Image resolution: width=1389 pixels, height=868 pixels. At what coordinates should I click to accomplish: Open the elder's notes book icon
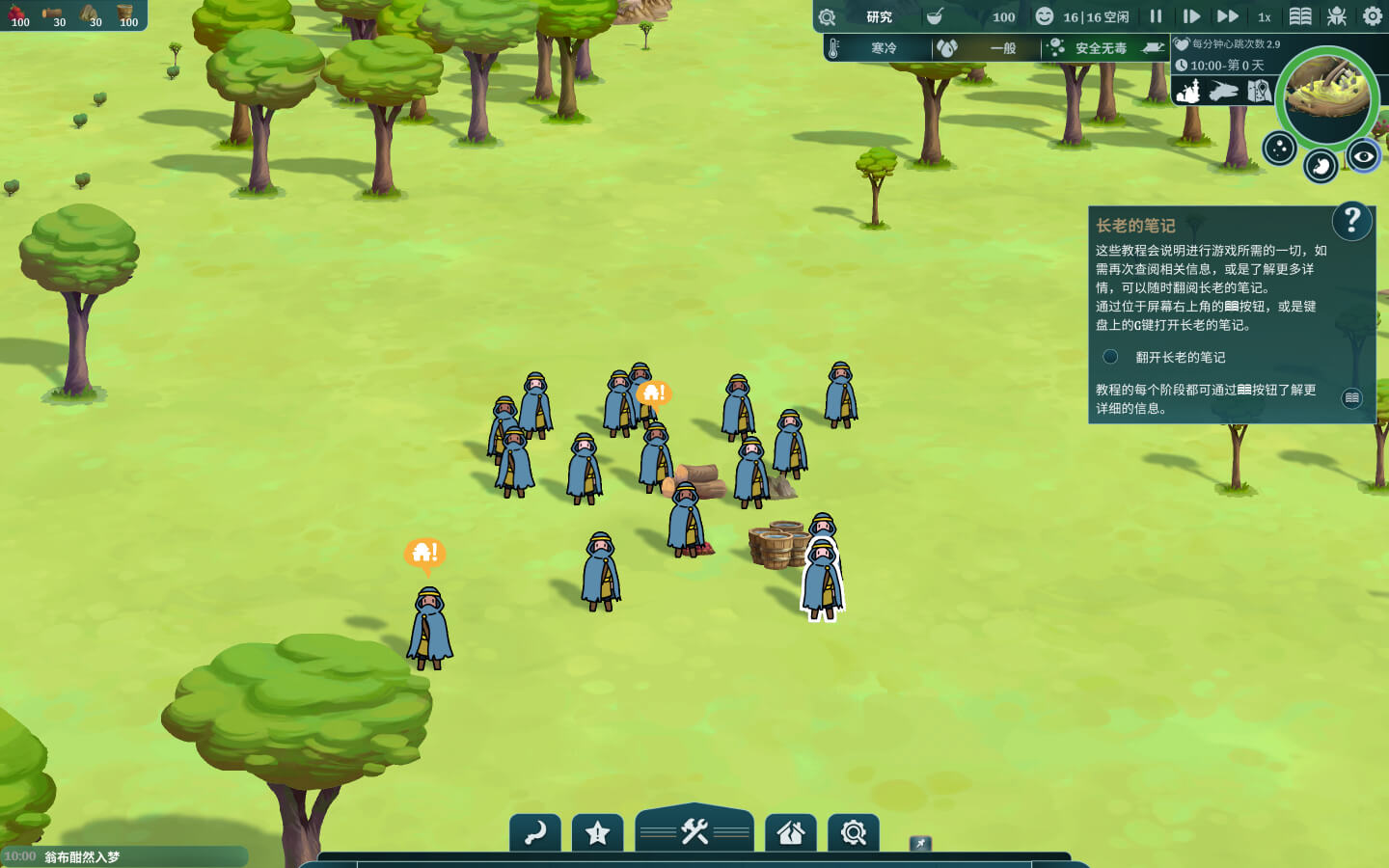click(x=1300, y=16)
